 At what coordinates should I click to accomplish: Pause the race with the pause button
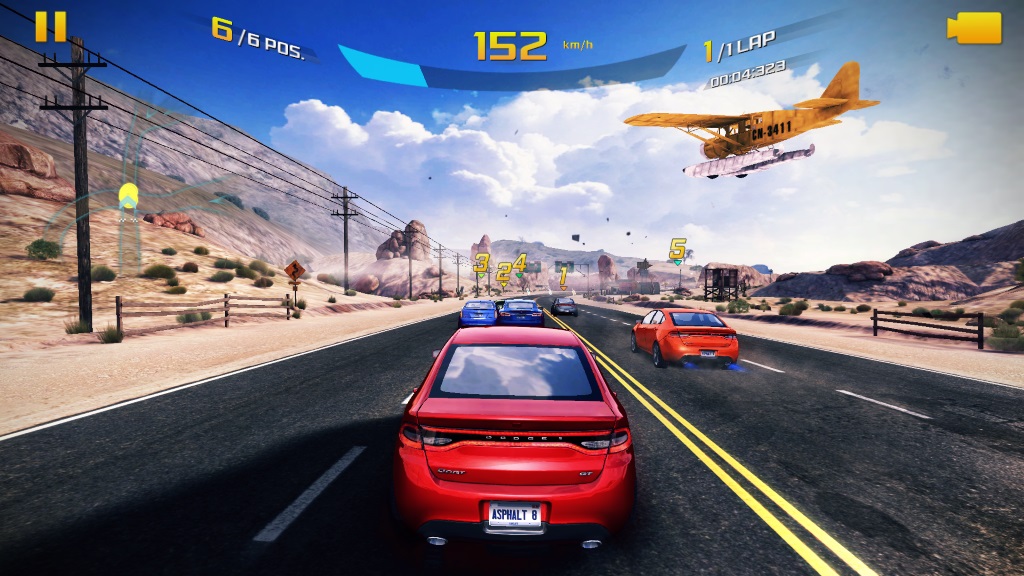point(50,27)
